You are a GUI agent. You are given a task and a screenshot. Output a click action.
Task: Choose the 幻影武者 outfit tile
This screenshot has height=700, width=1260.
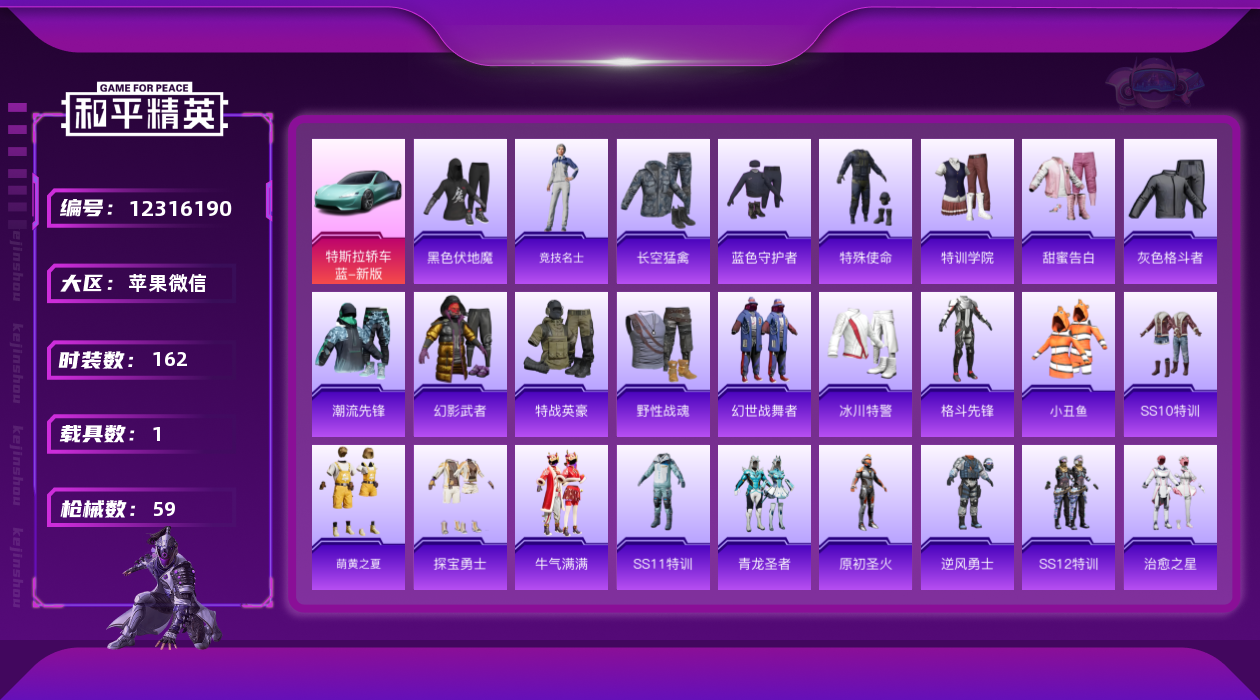point(460,364)
